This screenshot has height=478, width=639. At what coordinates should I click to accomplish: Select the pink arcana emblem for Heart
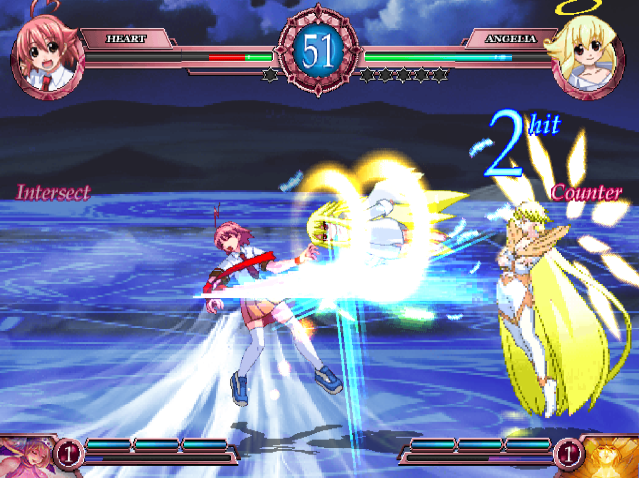tap(25, 456)
